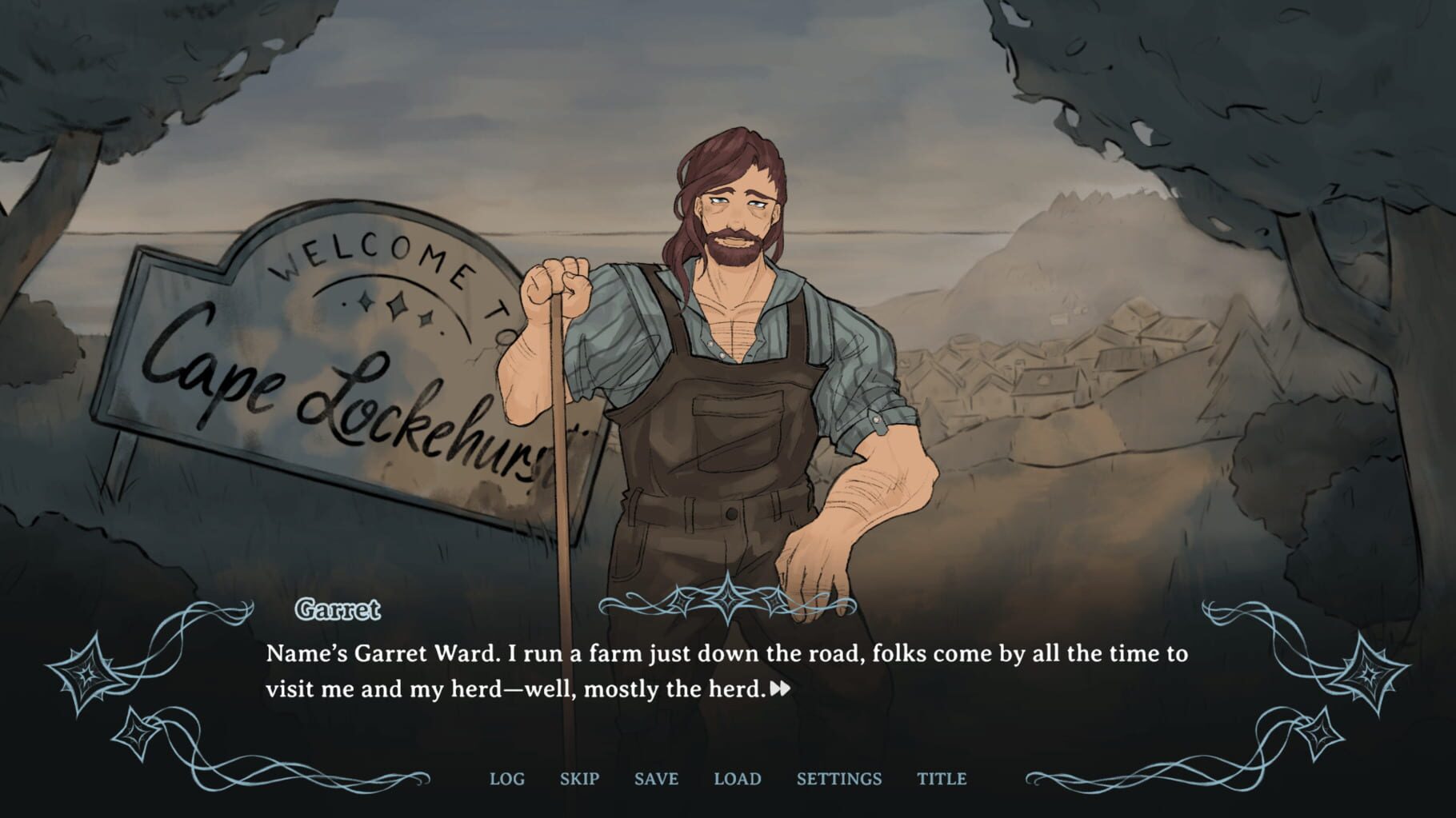This screenshot has width=1456, height=818.
Task: Open the LOAD screen
Action: (737, 778)
